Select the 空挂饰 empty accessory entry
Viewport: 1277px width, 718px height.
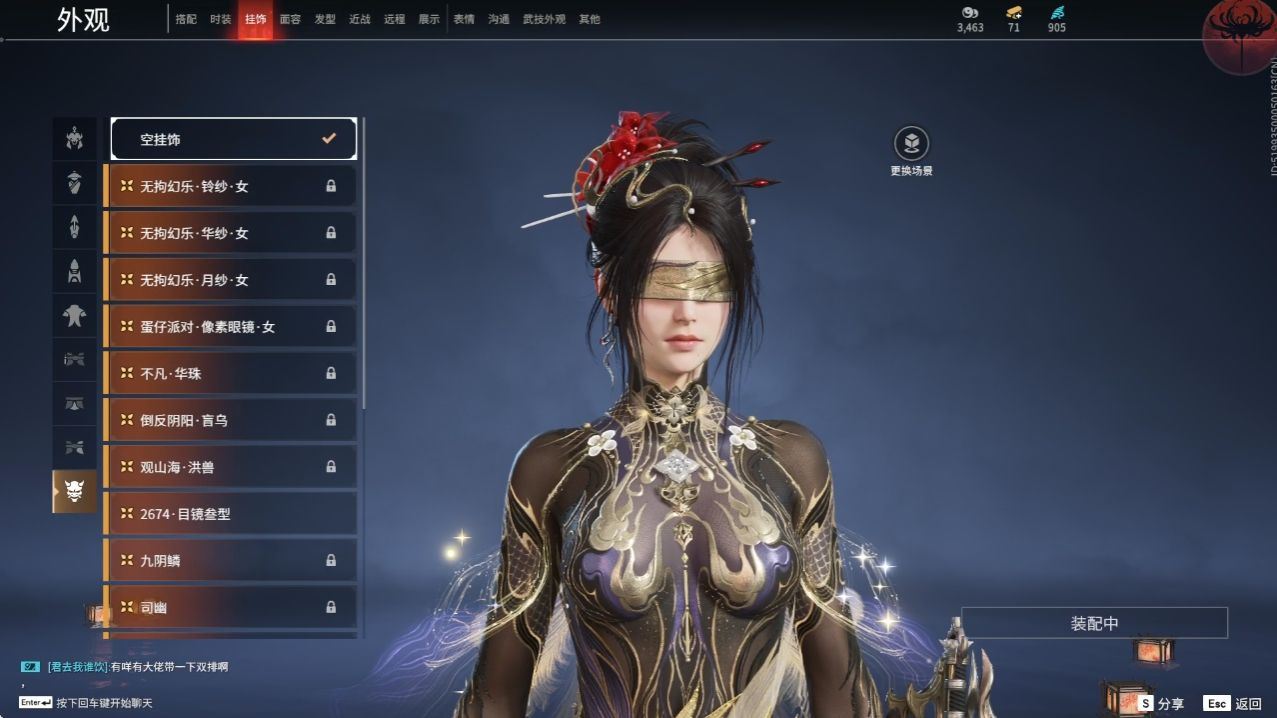tap(233, 140)
